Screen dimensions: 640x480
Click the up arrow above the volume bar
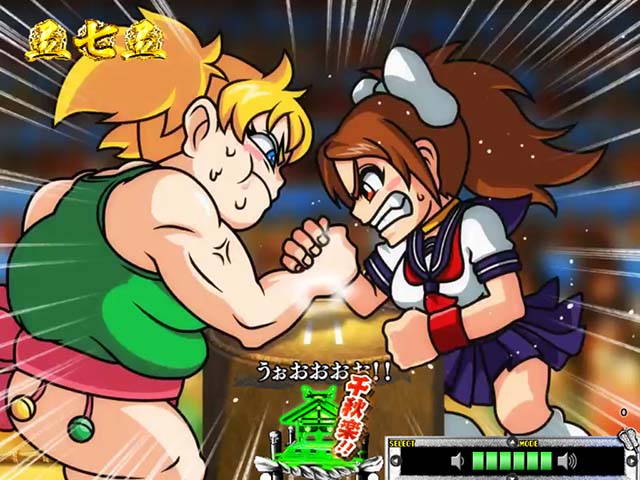tap(511, 441)
